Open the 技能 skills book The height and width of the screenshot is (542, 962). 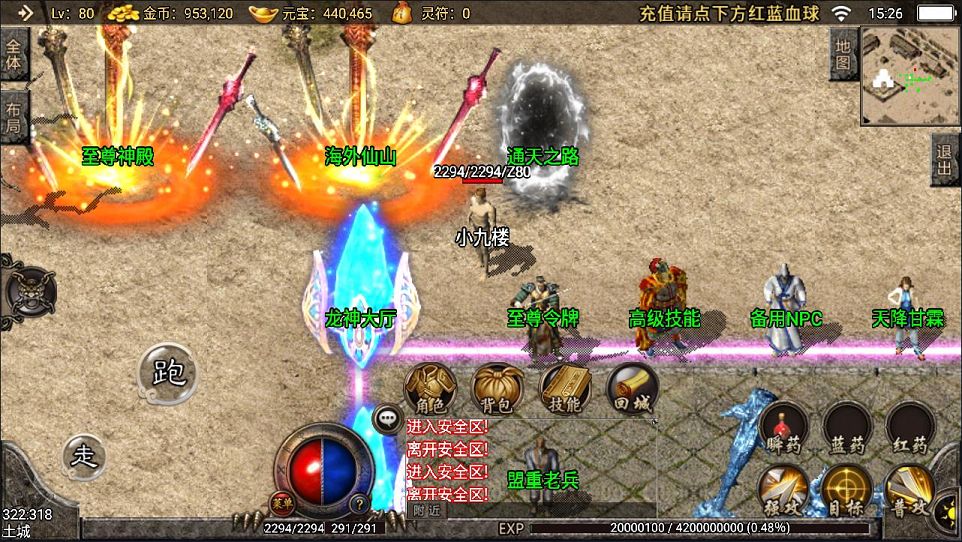click(x=565, y=389)
